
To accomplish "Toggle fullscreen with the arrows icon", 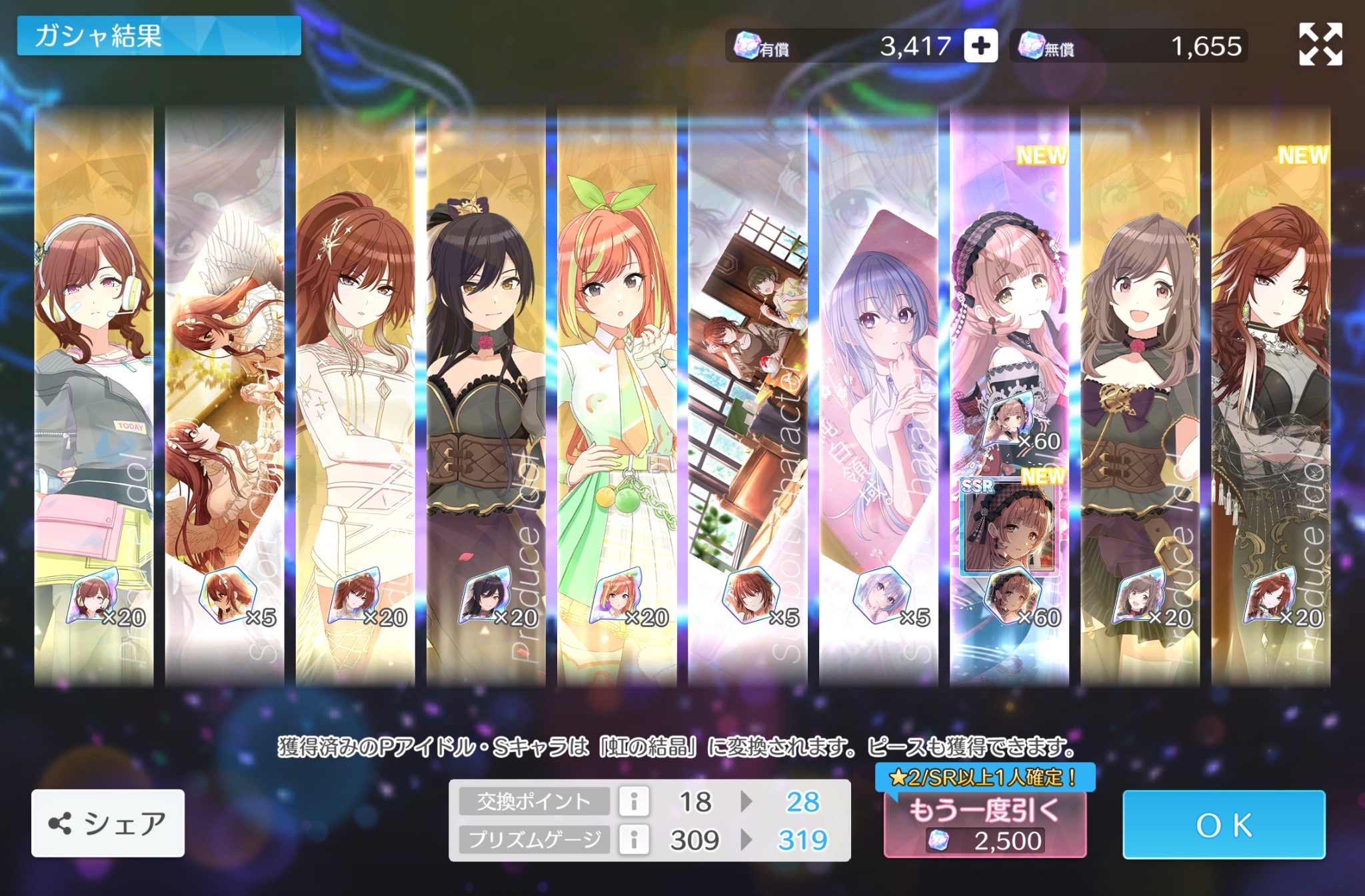I will tap(1320, 45).
